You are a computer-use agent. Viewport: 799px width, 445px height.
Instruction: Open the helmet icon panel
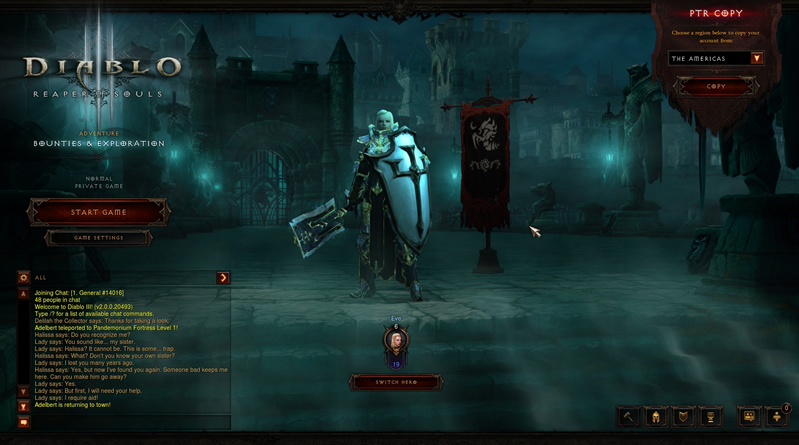click(x=656, y=417)
